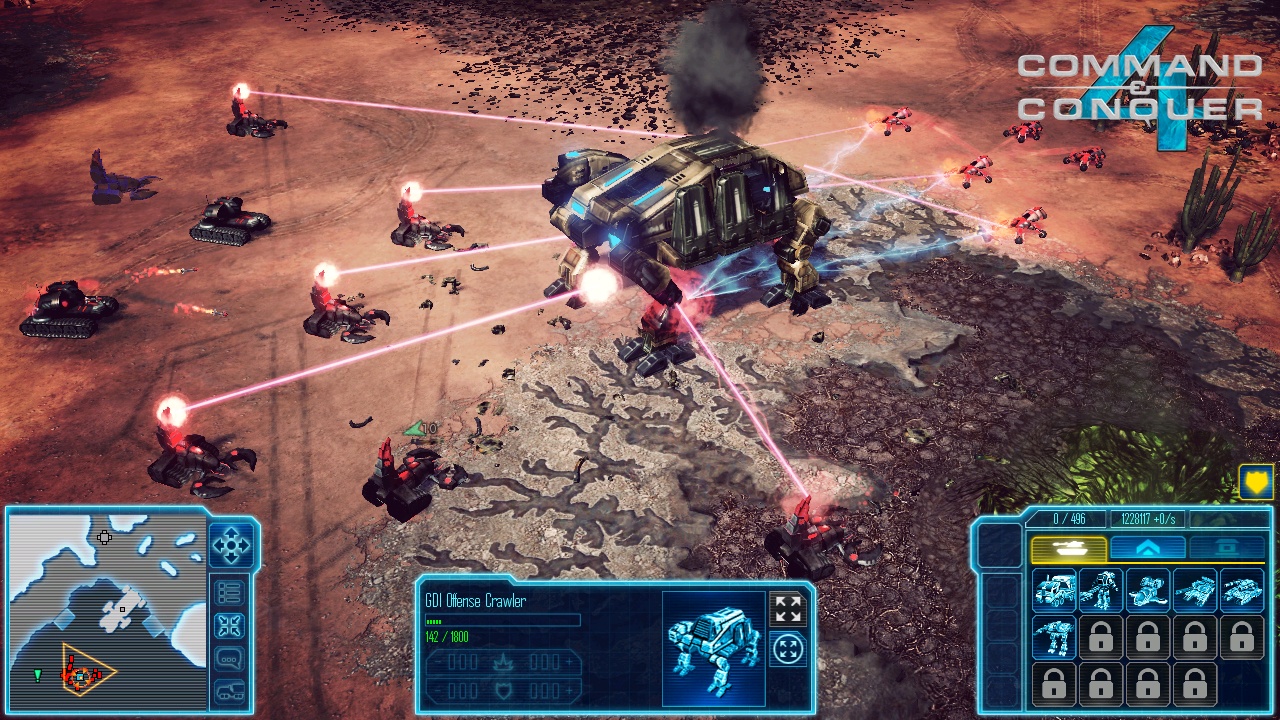
Task: Queue the walker unit in second row
Action: (x=1054, y=638)
